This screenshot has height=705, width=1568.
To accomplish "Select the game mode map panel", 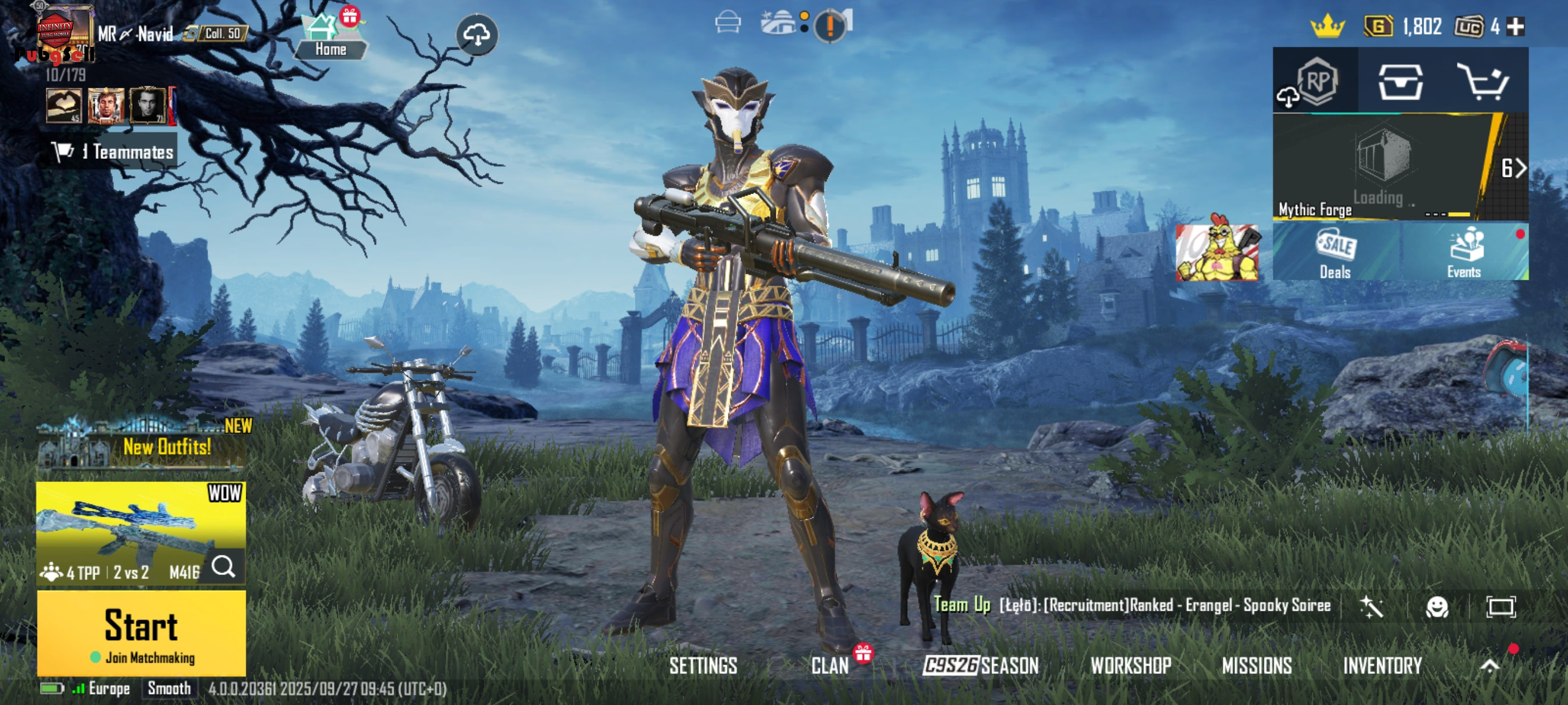I will click(x=141, y=532).
